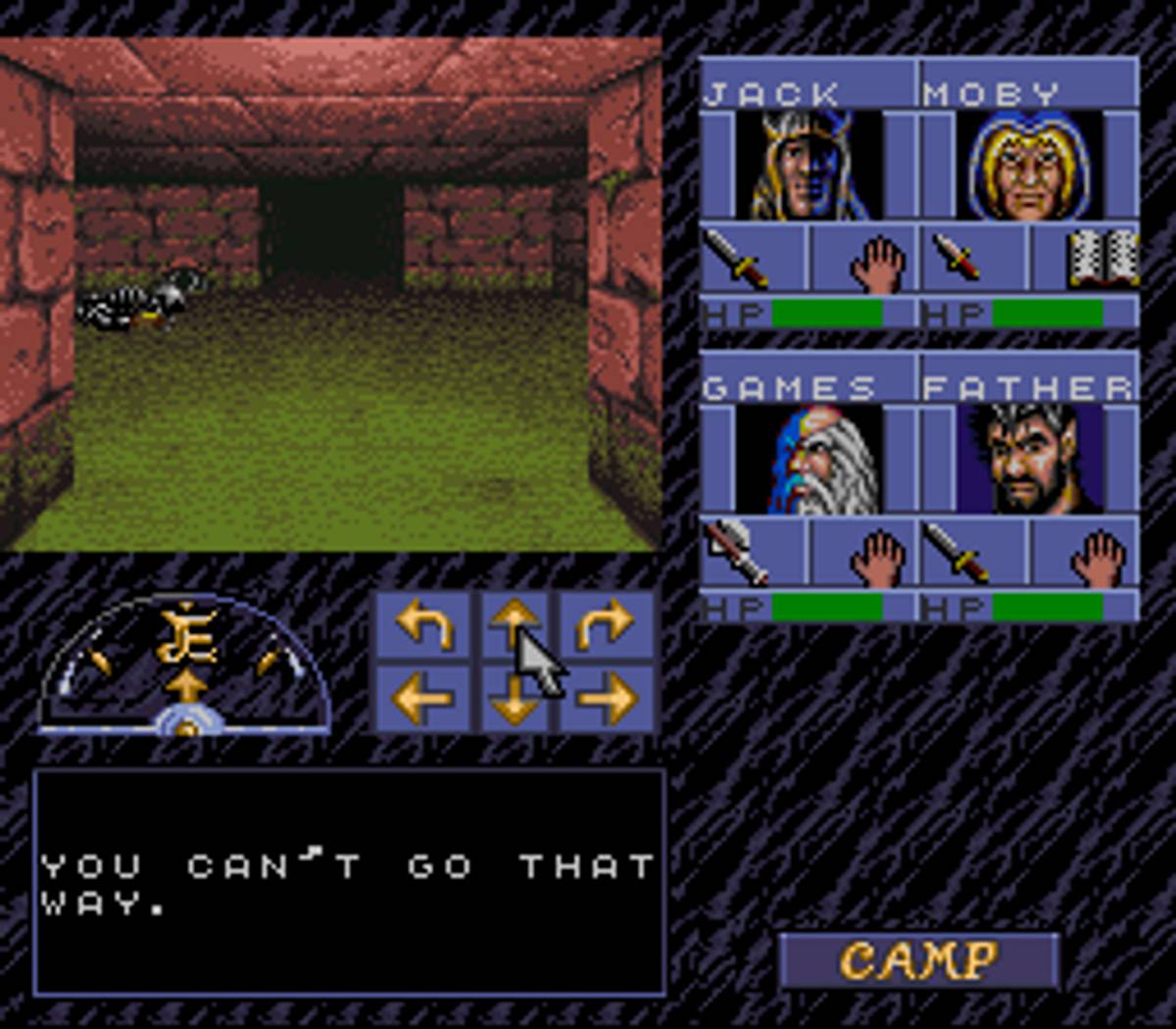This screenshot has height=1029, width=1176.
Task: Click the compass dial
Action: [x=185, y=666]
